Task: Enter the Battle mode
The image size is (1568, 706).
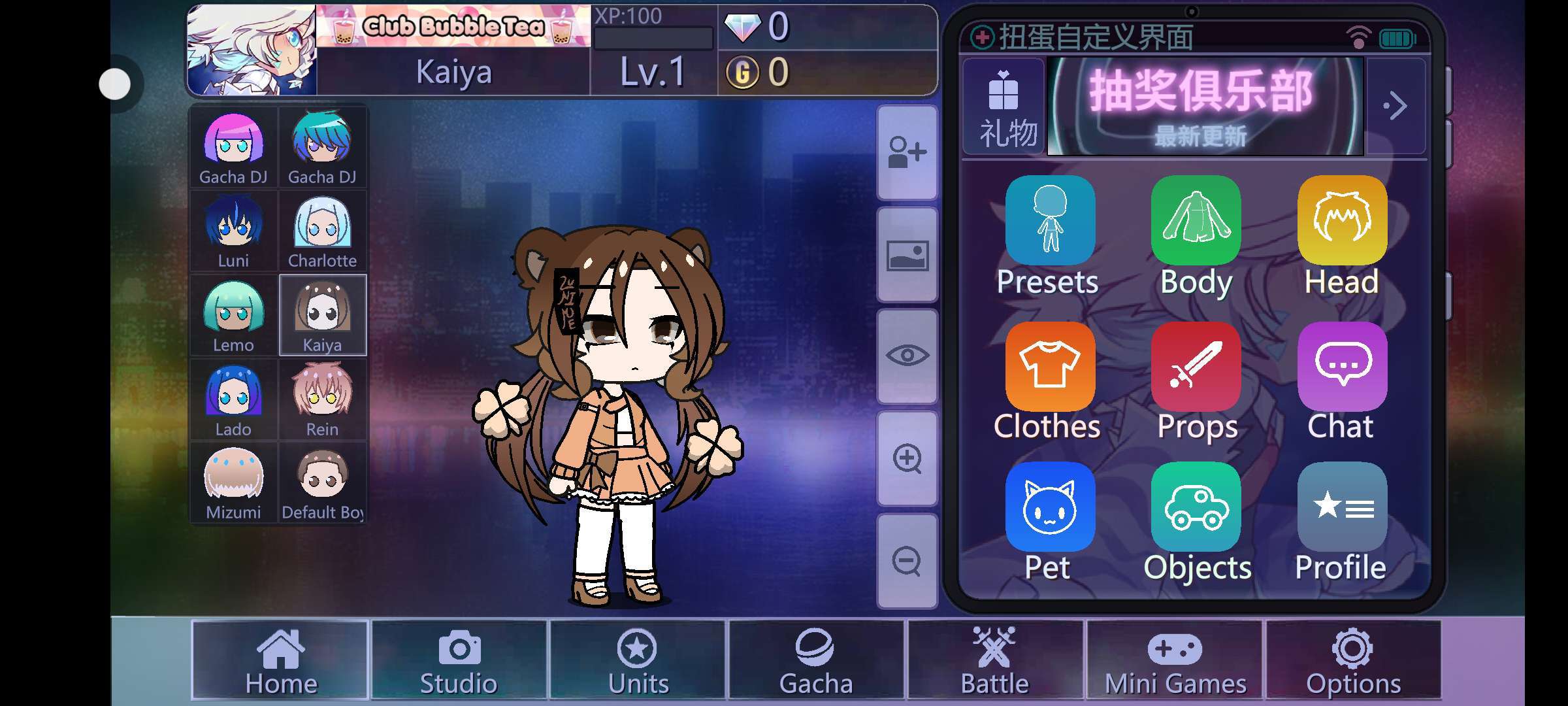Action: 995,660
